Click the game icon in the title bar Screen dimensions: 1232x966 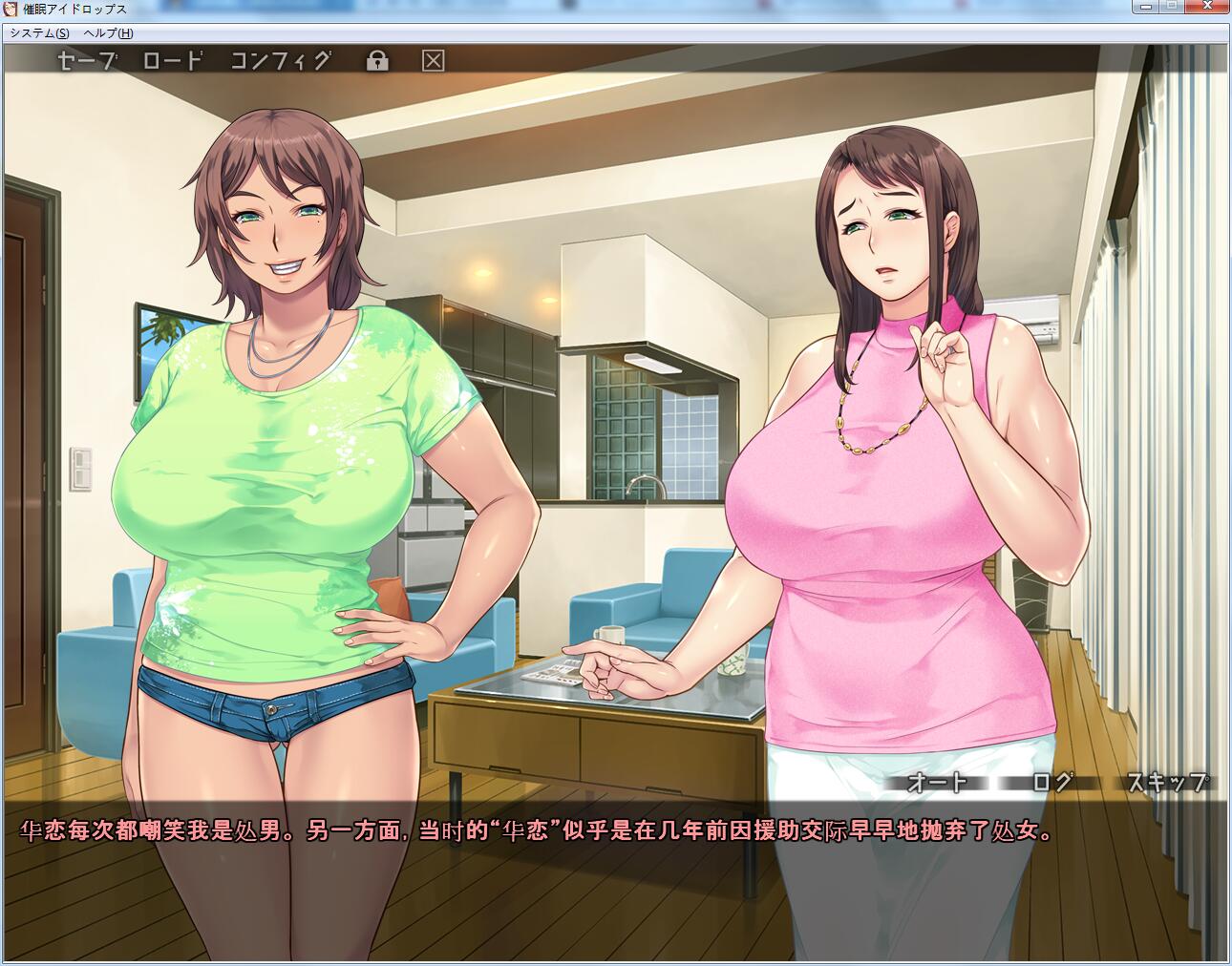pyautogui.click(x=11, y=10)
